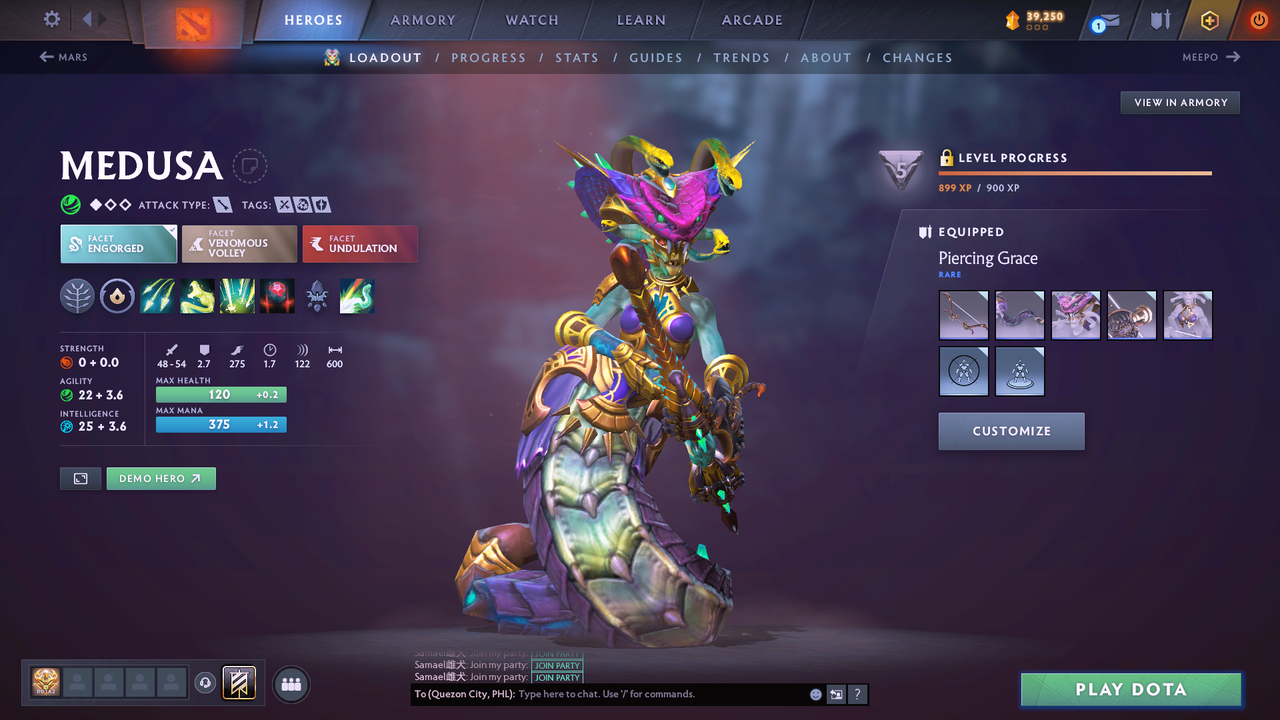Open the Mystic Snake ability icon
This screenshot has width=1280, height=720.
click(196, 296)
